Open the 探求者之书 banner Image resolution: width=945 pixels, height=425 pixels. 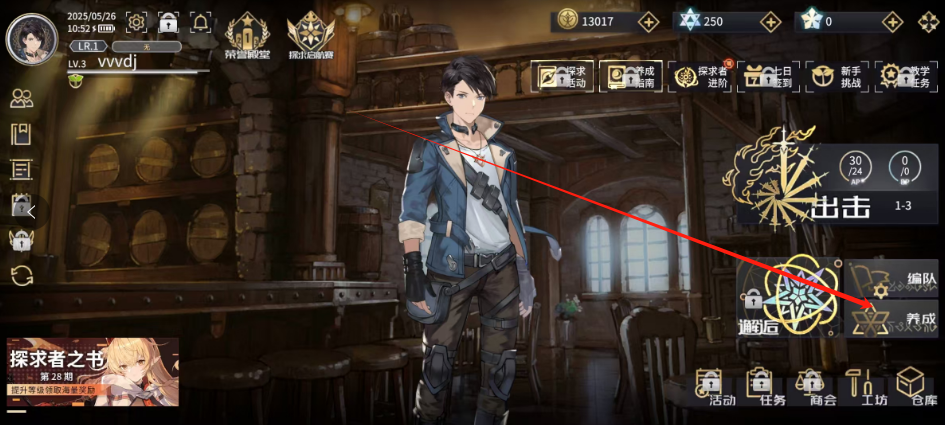pos(93,371)
